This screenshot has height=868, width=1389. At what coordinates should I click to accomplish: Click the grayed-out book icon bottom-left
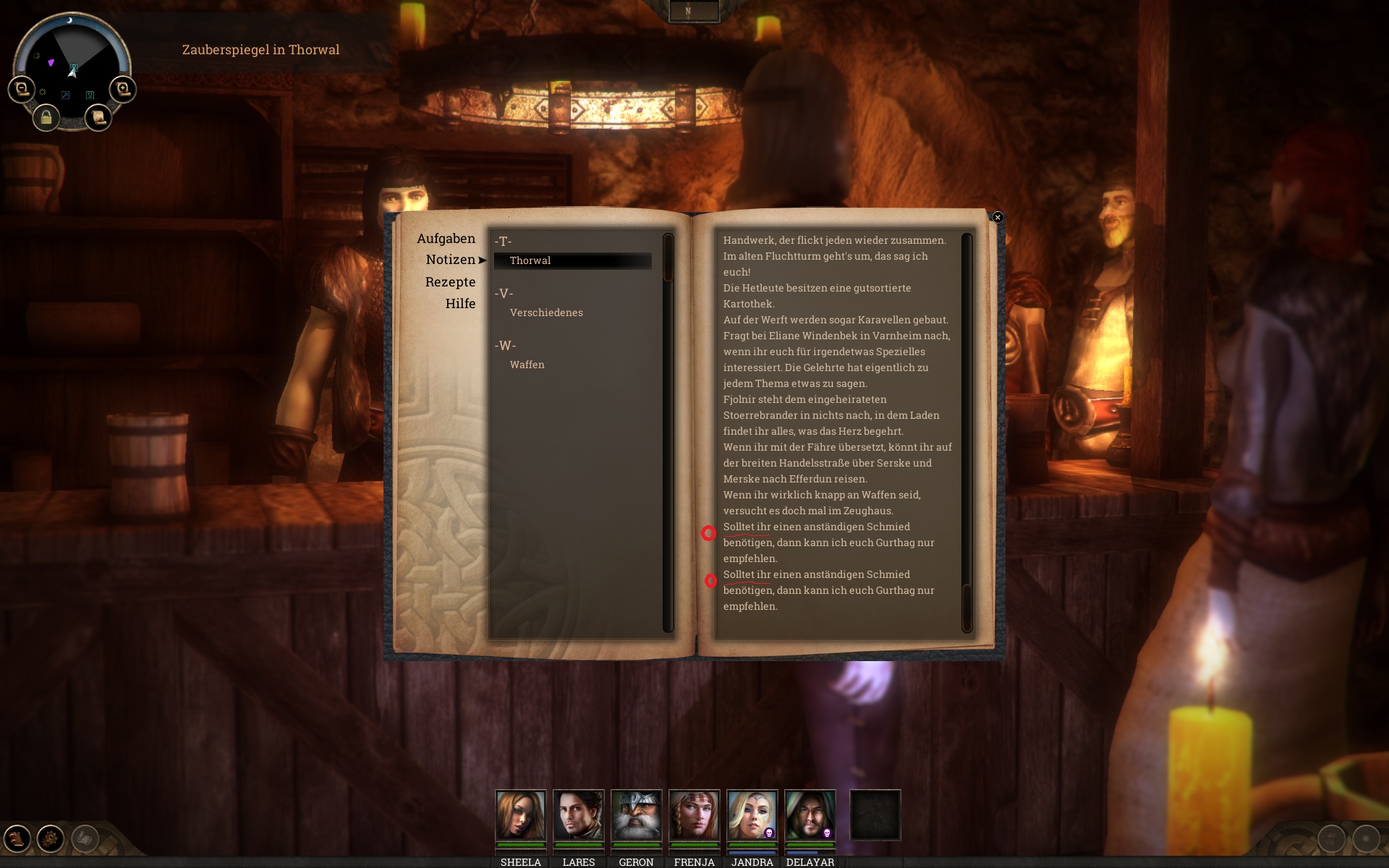85,837
